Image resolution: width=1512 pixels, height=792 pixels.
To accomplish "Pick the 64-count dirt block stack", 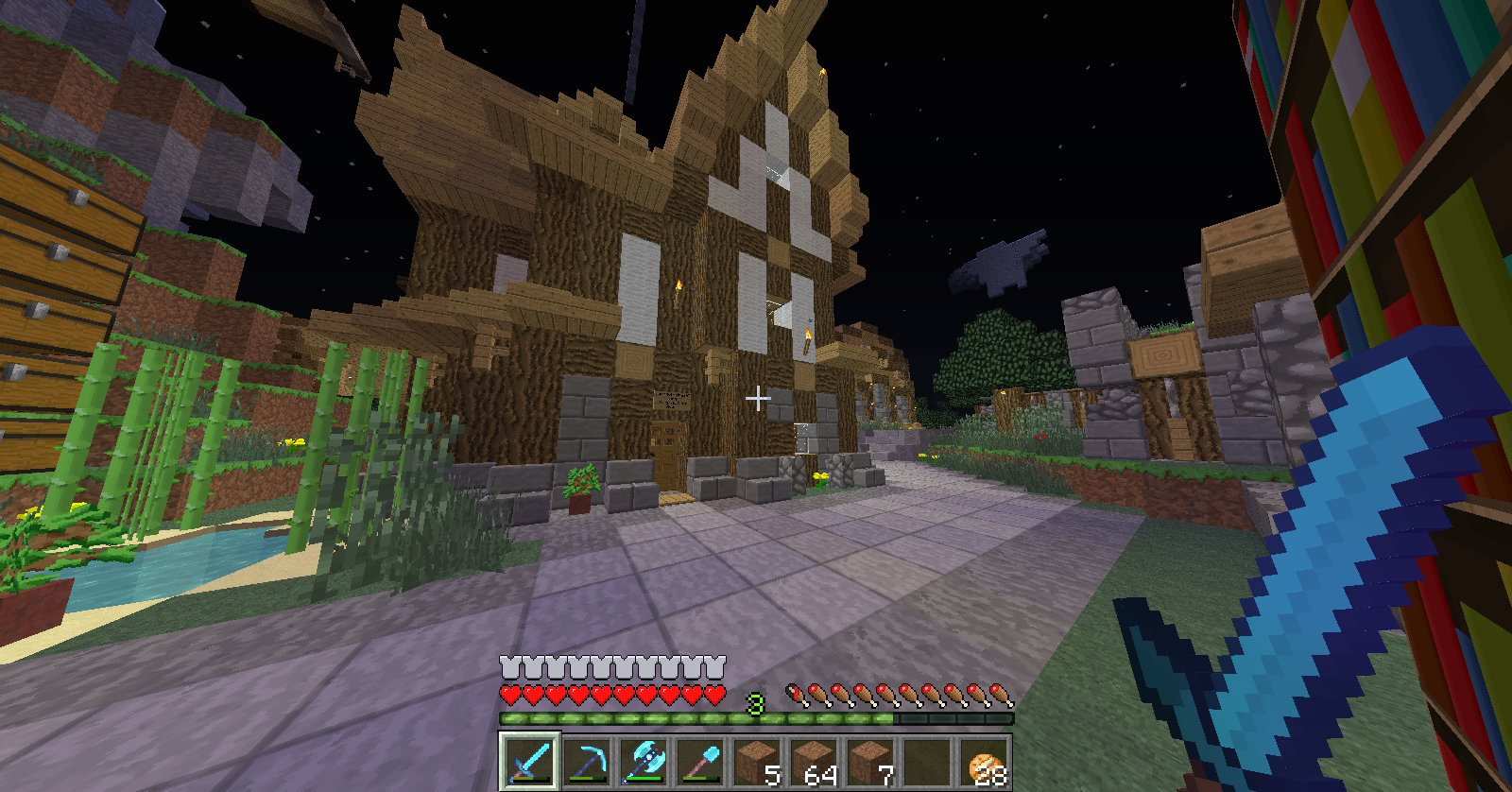I will 814,761.
